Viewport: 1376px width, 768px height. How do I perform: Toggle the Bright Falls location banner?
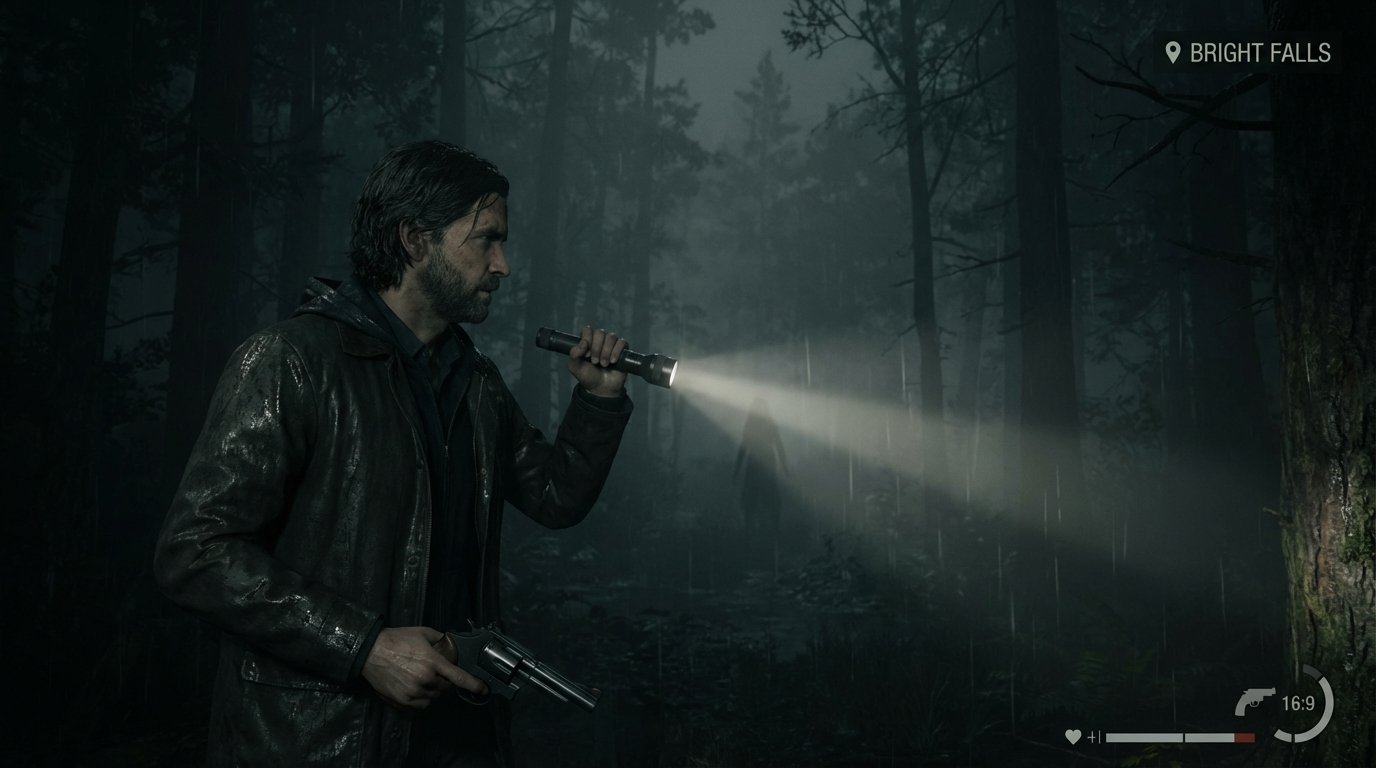[x=1250, y=52]
